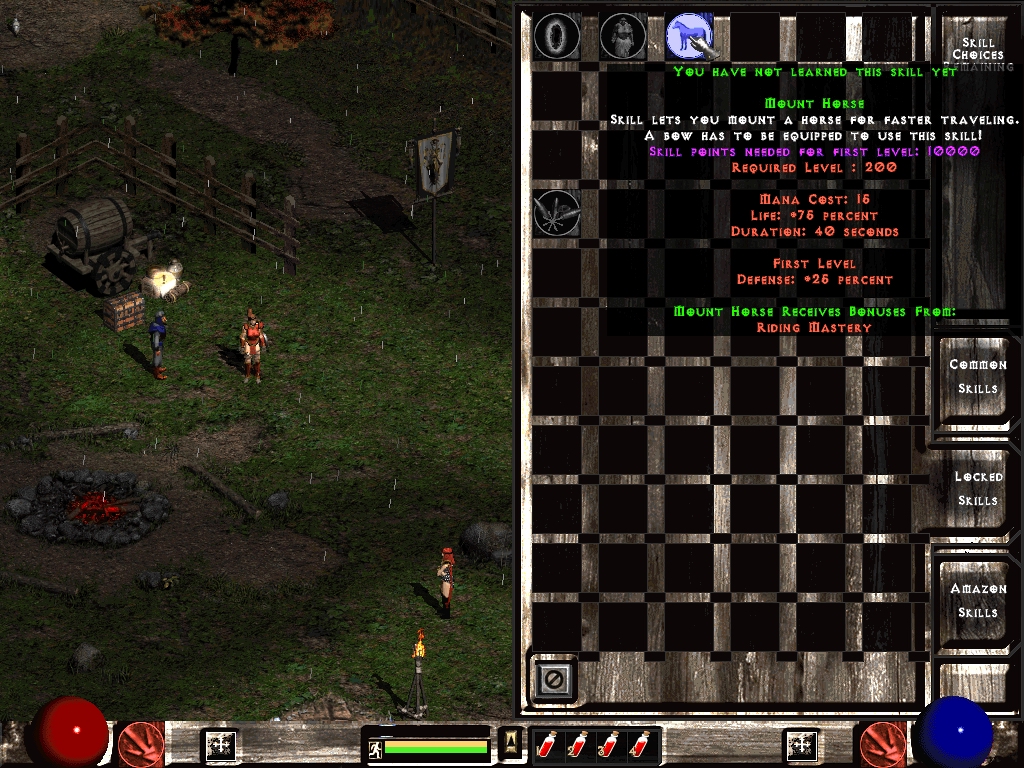Click the new skill points button
Image resolution: width=1024 pixels, height=768 pixels.
tap(802, 745)
